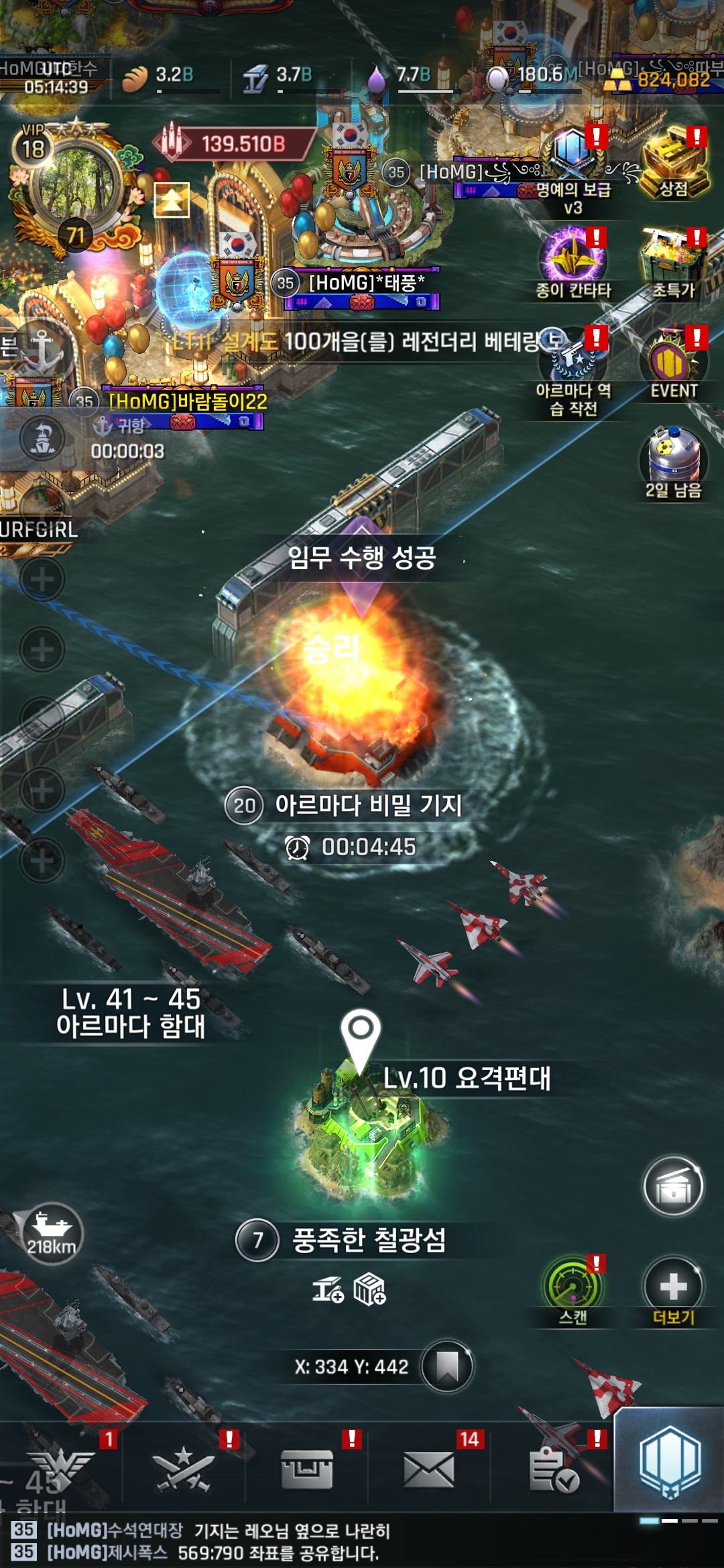Open the EVENT menu
The width and height of the screenshot is (724, 1568).
(674, 362)
